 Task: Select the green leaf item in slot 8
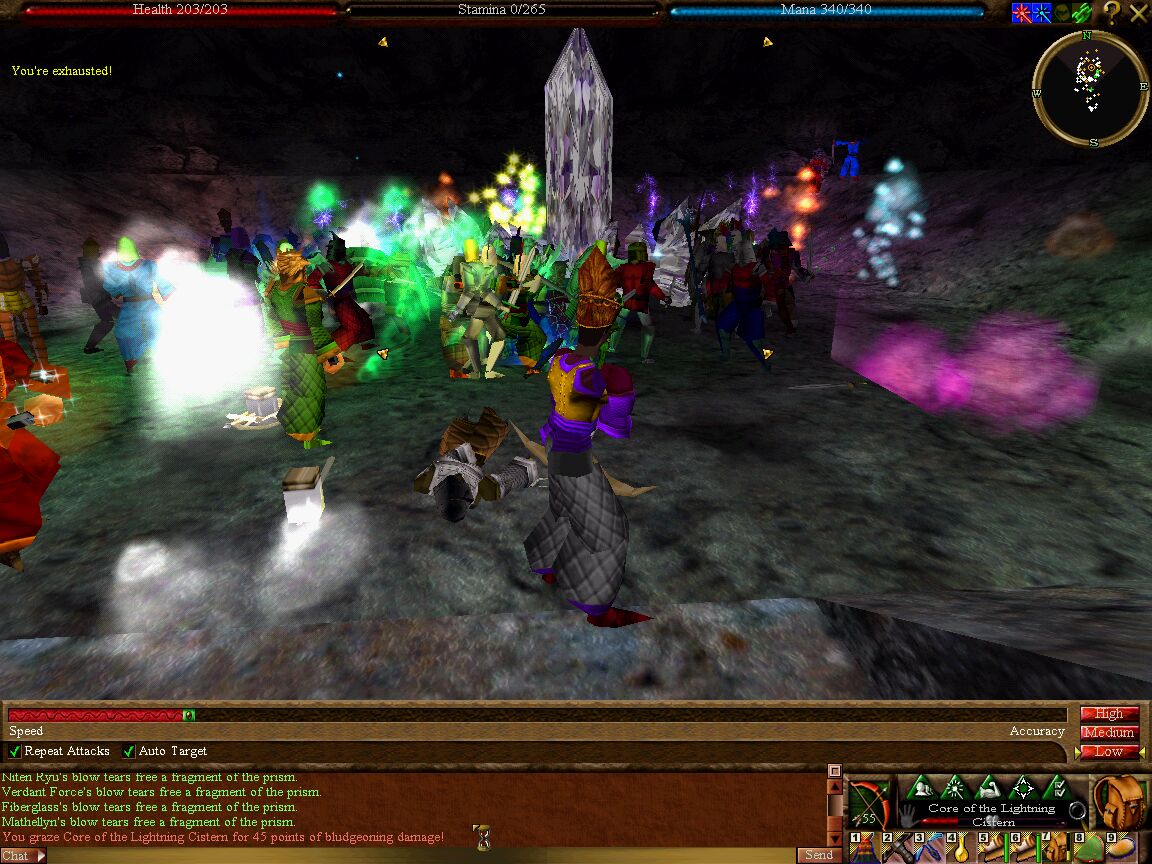point(1088,849)
